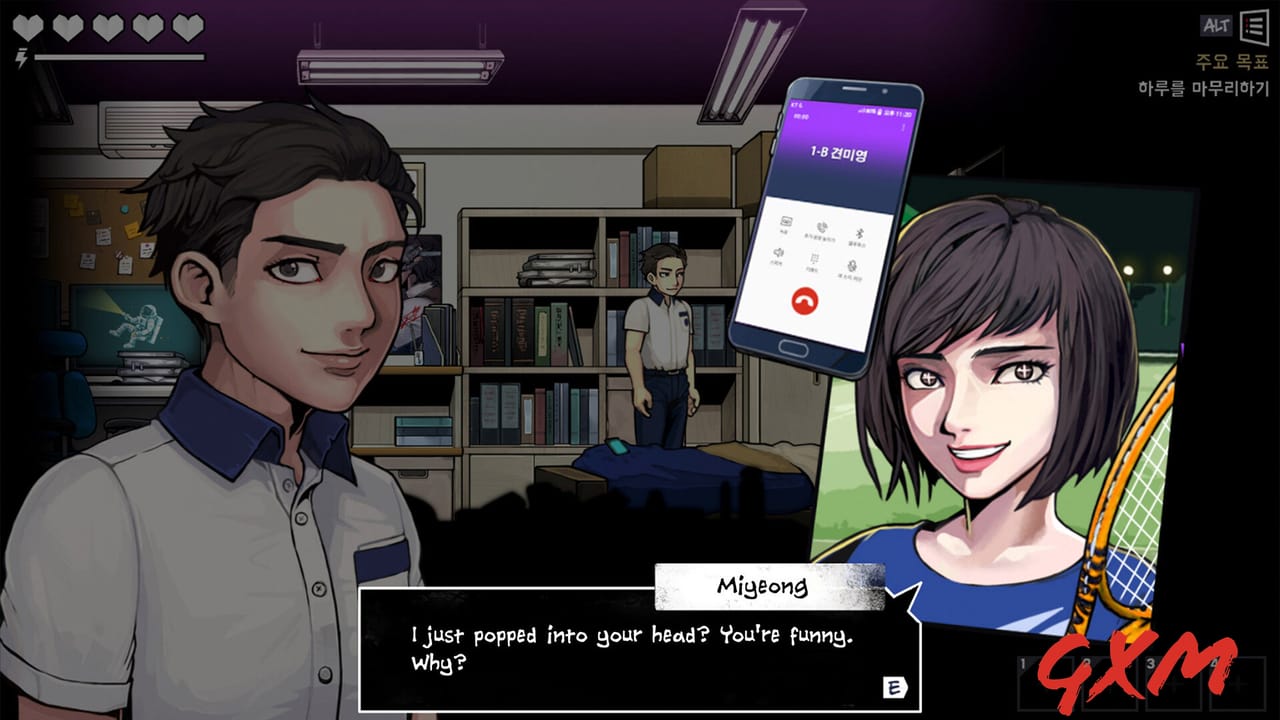This screenshot has height=720, width=1280.
Task: Click the signal strength icon on phone status bar
Action: pyautogui.click(x=862, y=110)
